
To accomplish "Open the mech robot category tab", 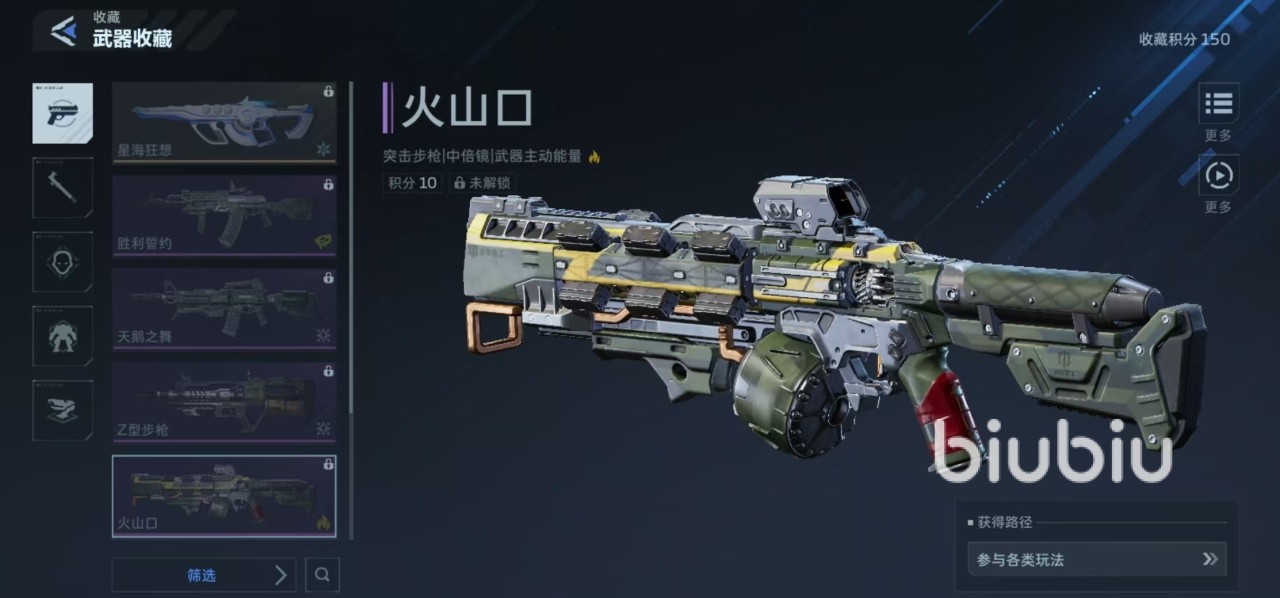I will click(x=62, y=336).
